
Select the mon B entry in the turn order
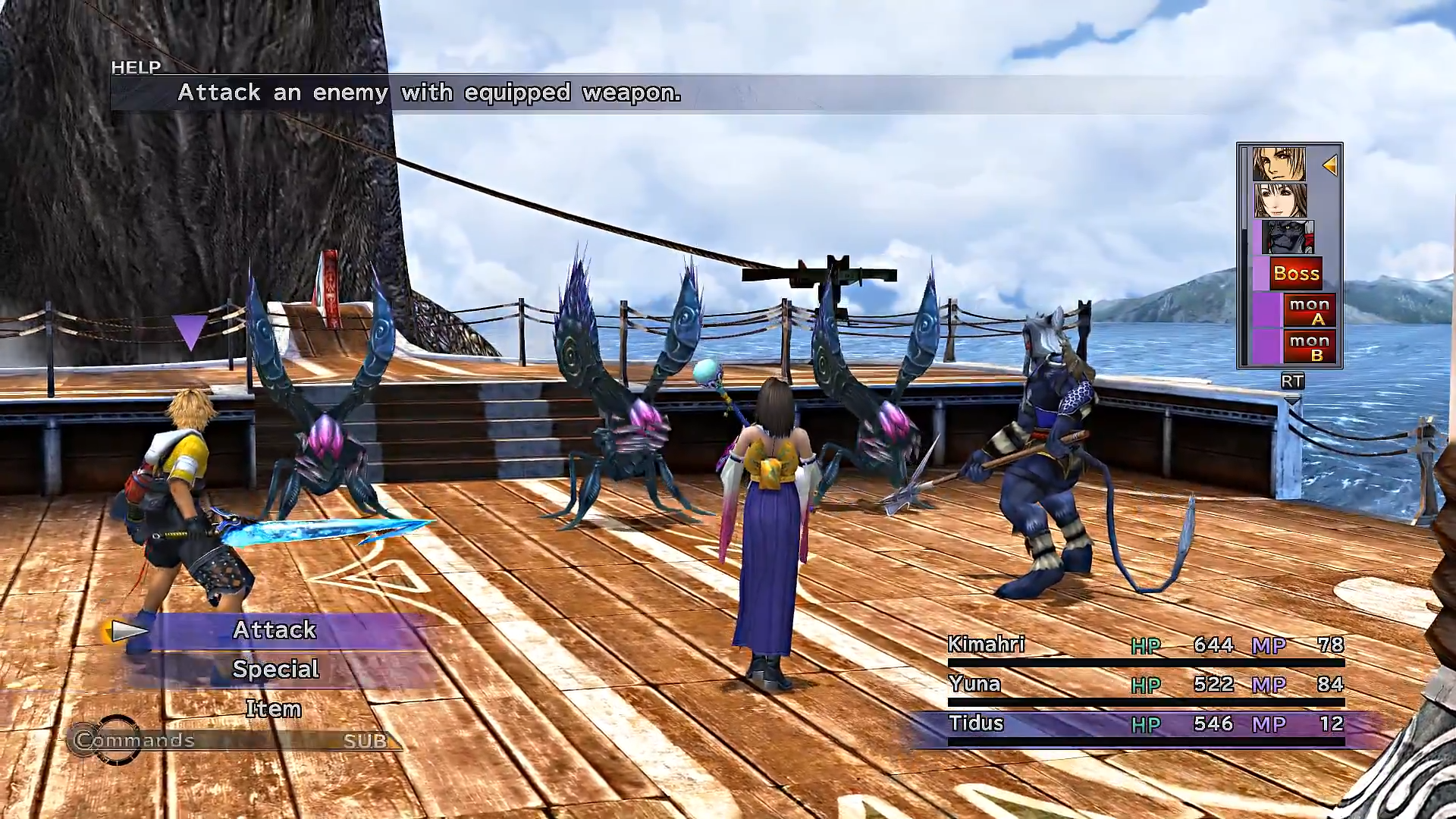pos(1310,347)
